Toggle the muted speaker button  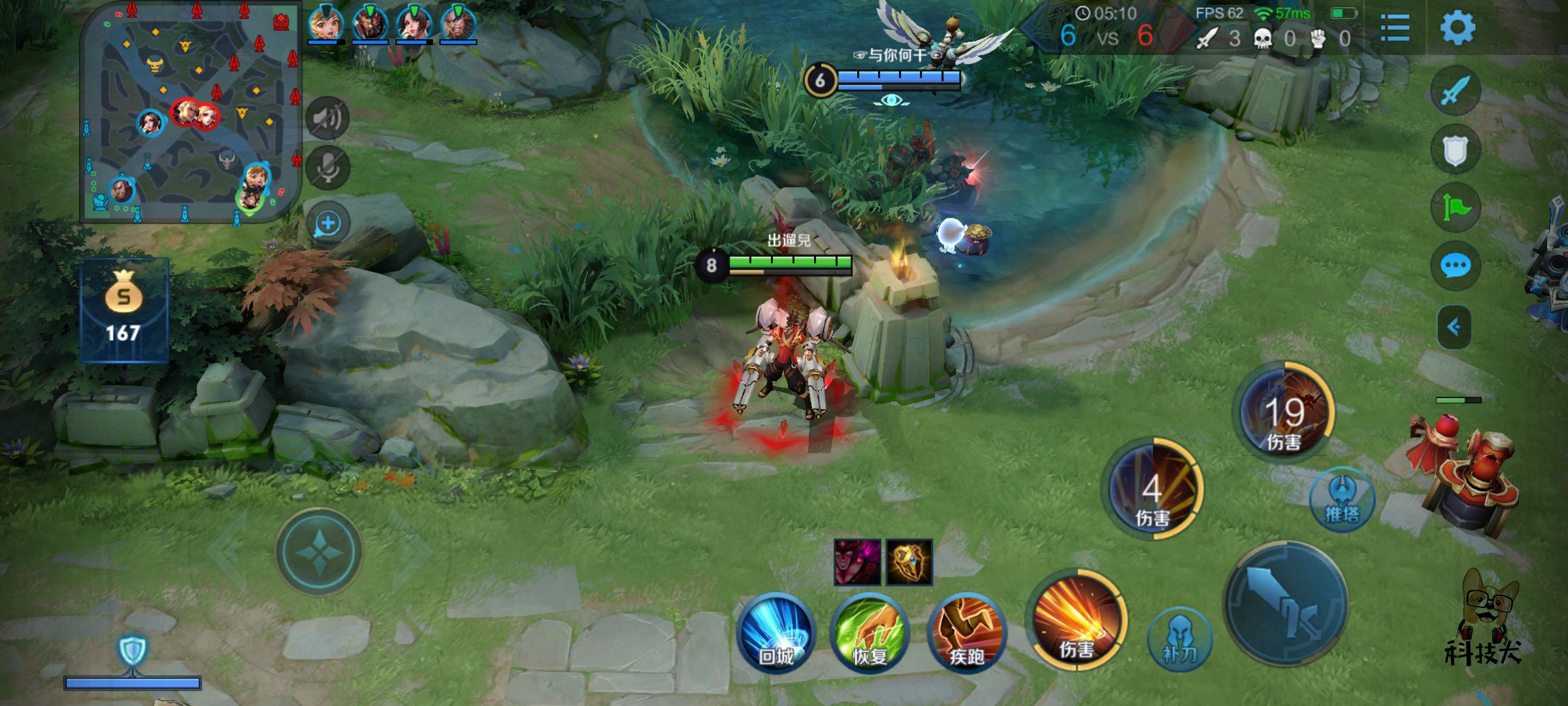pyautogui.click(x=327, y=118)
